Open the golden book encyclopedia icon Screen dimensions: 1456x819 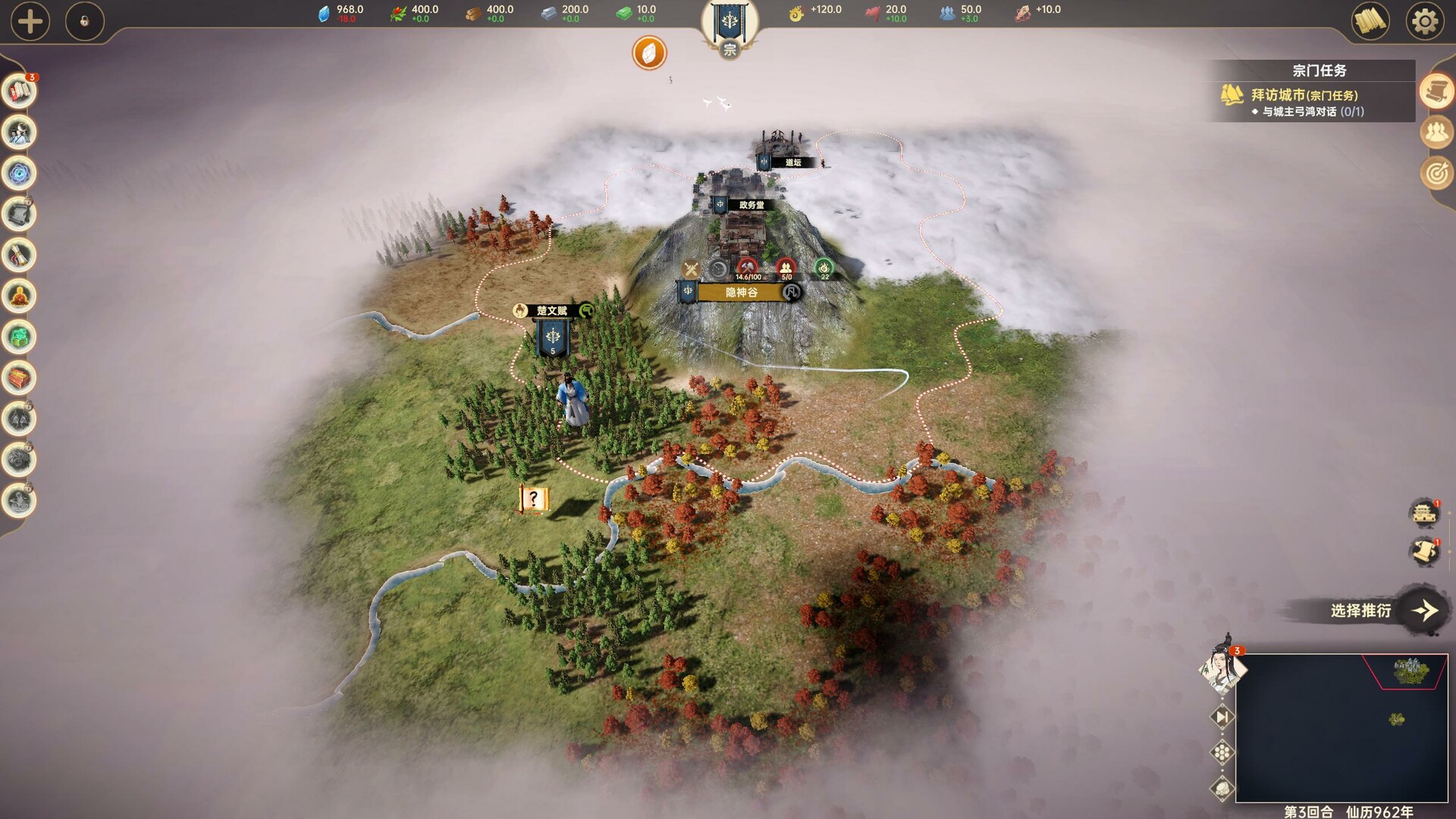click(1370, 21)
